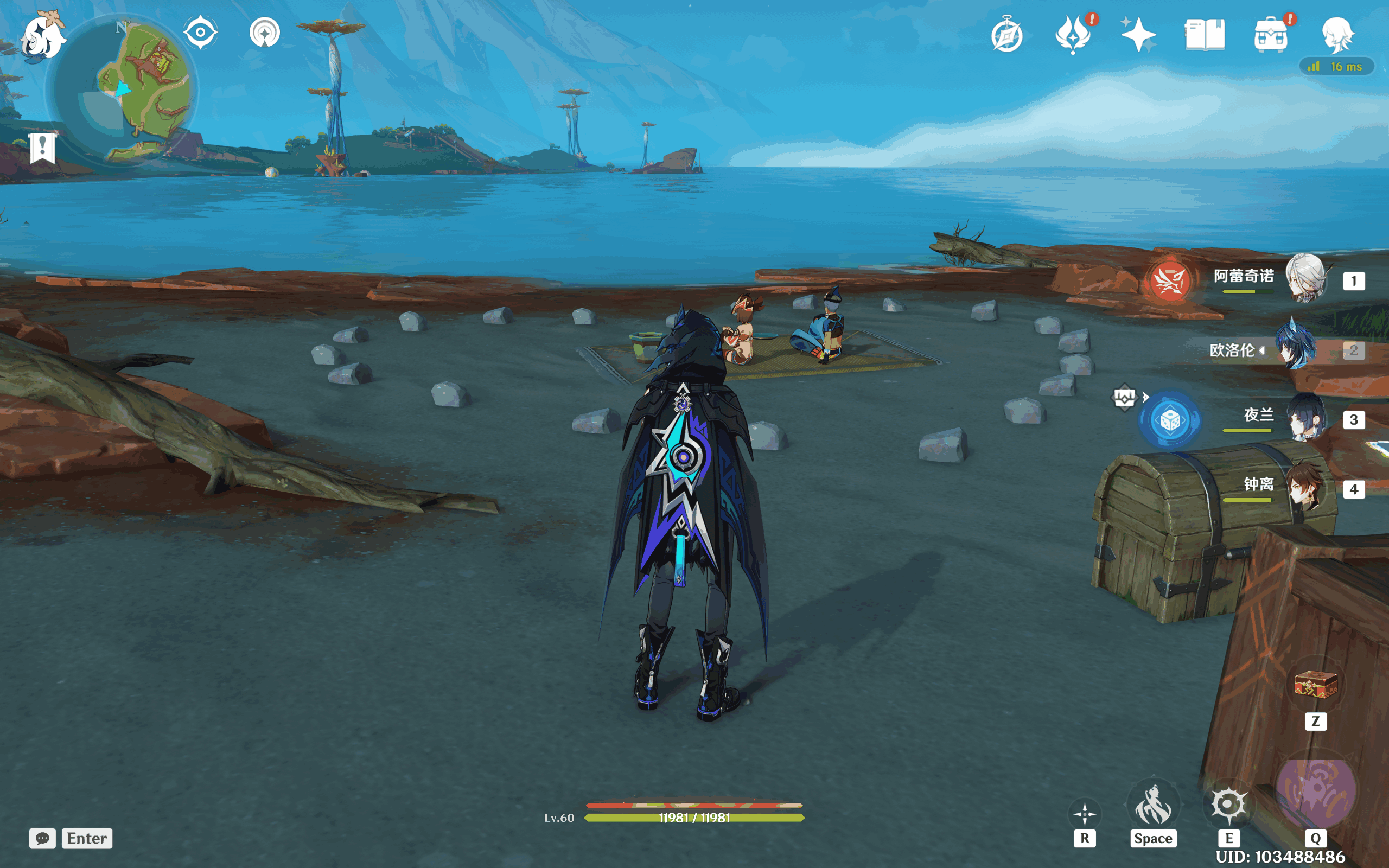1389x868 pixels.
Task: Open the events icon with red alert
Action: (x=1073, y=34)
